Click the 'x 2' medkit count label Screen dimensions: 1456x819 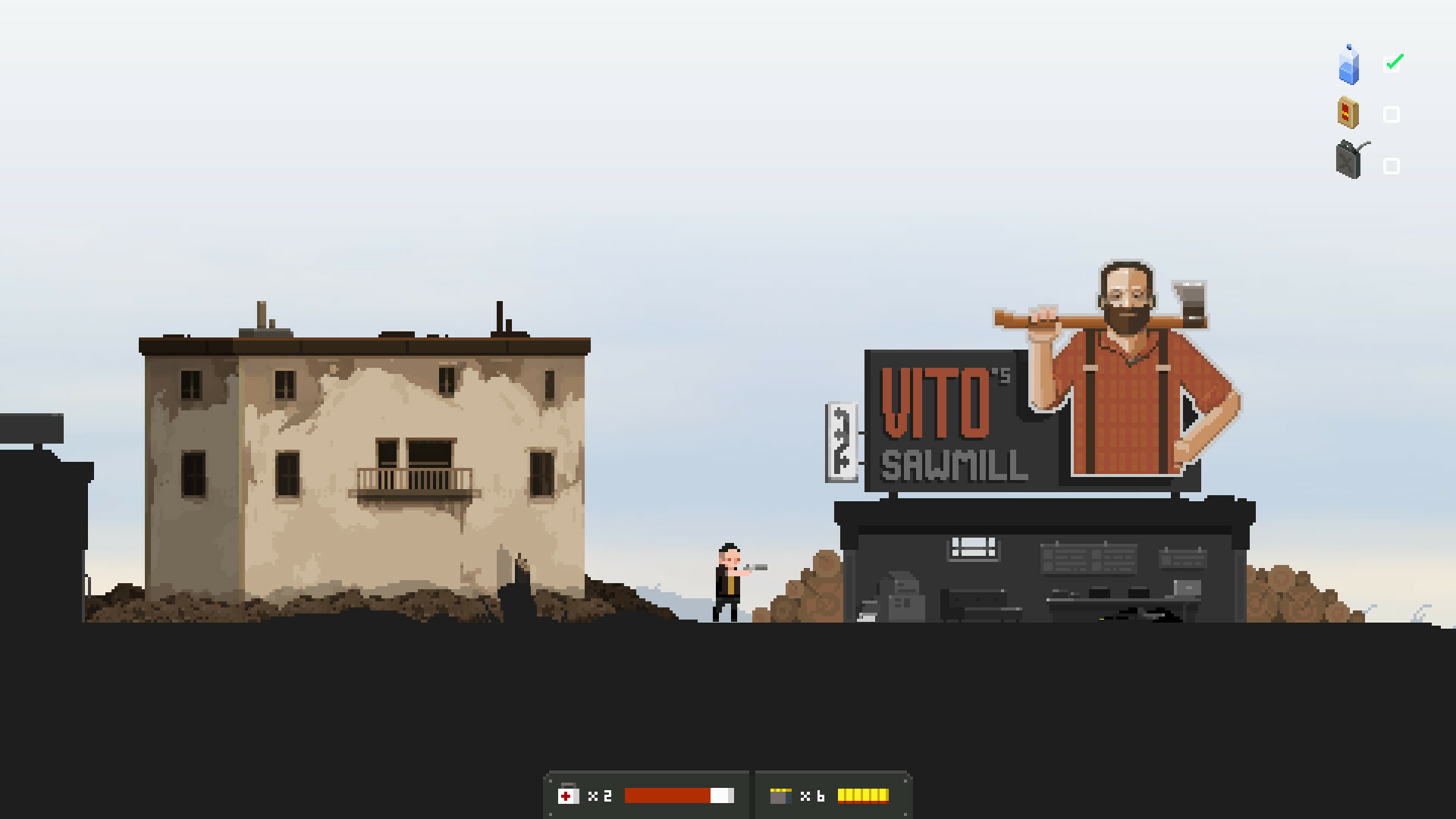599,795
